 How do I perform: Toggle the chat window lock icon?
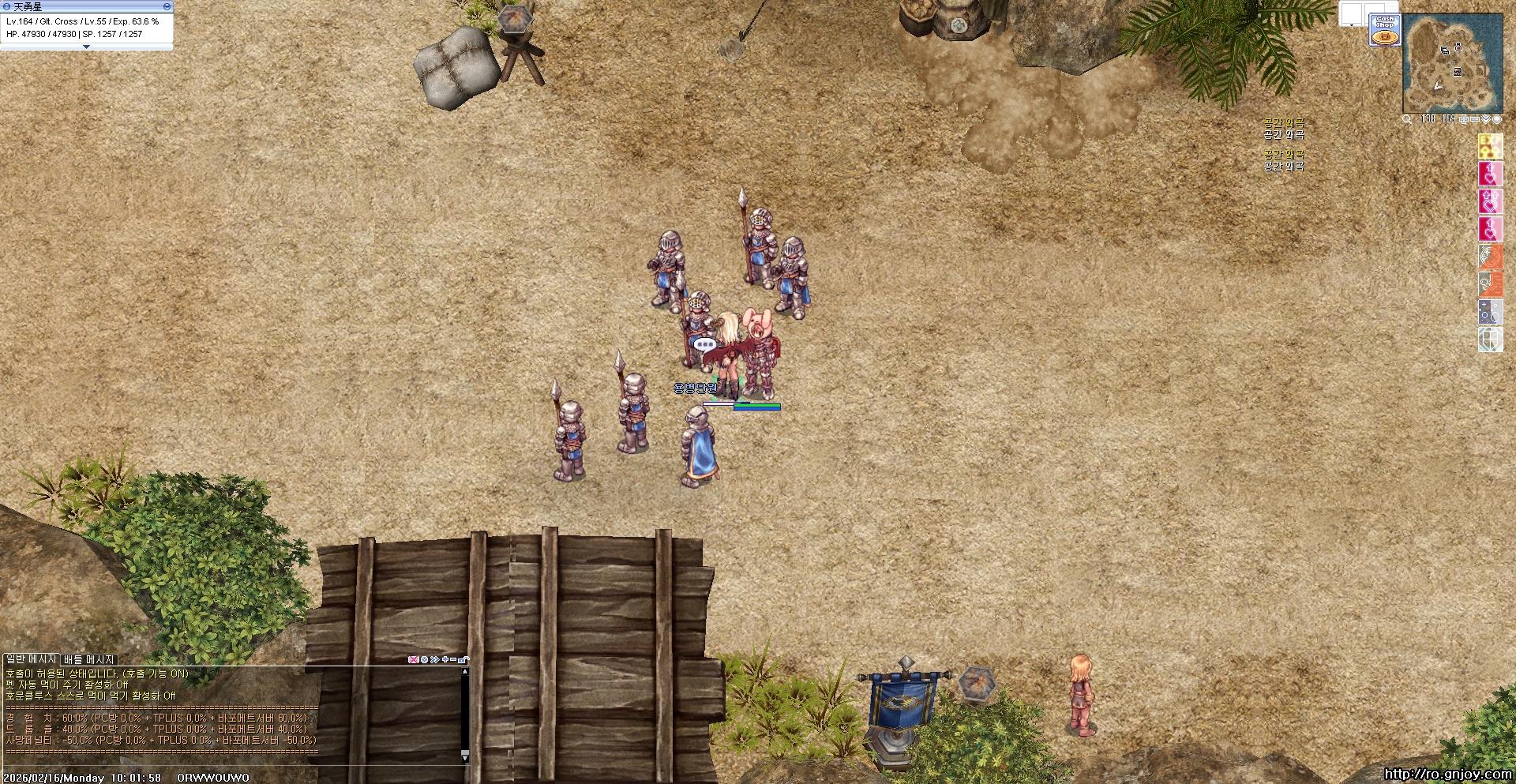(465, 659)
